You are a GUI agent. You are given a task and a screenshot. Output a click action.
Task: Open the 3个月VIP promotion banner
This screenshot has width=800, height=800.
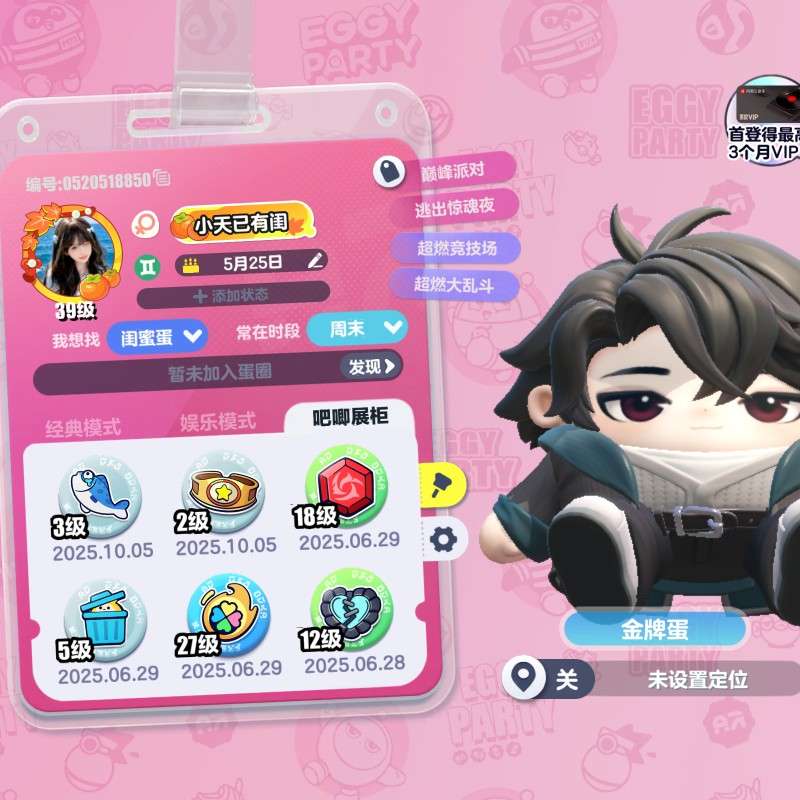[x=766, y=122]
